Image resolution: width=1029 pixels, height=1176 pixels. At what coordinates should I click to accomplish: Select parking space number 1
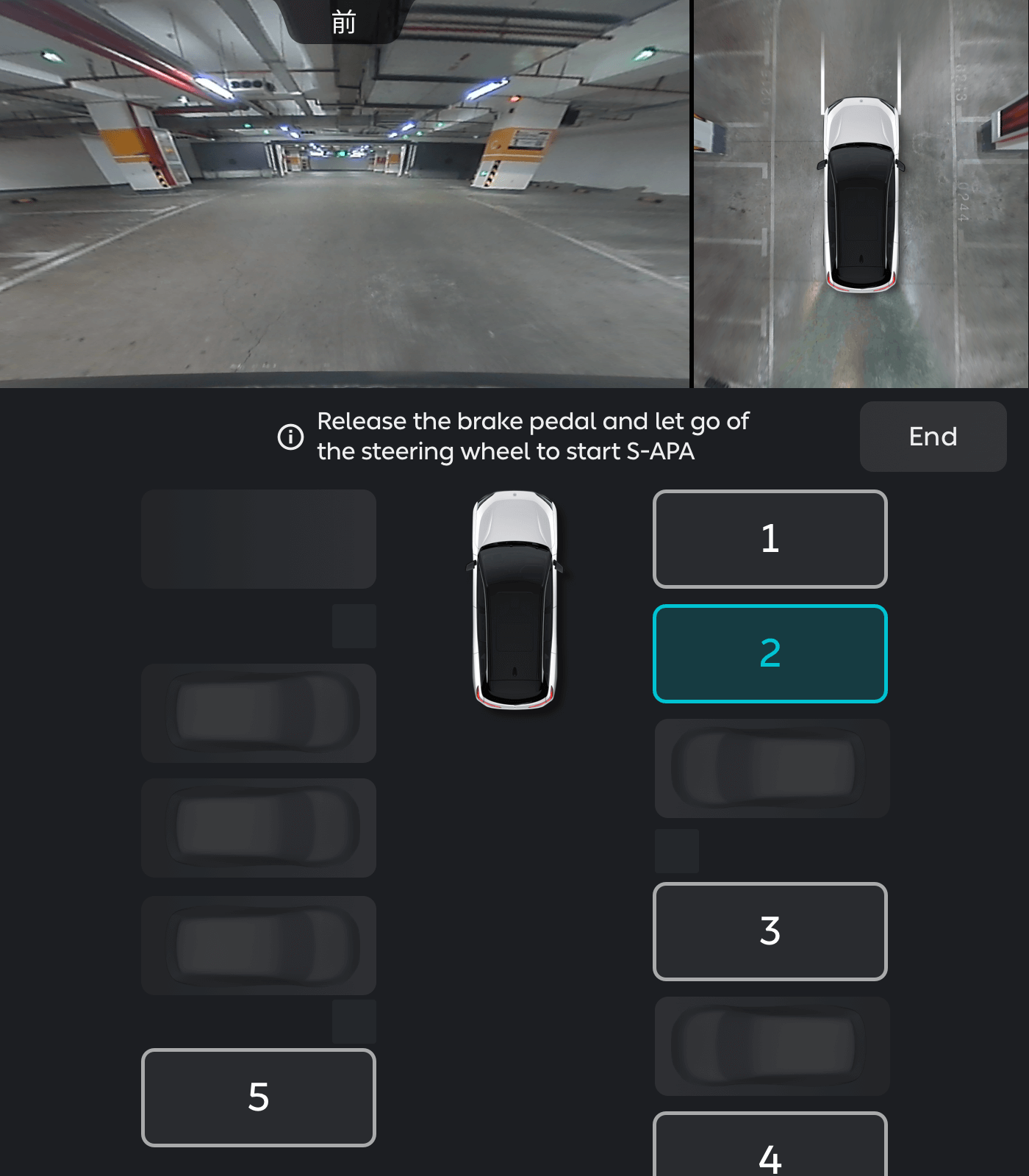click(770, 539)
